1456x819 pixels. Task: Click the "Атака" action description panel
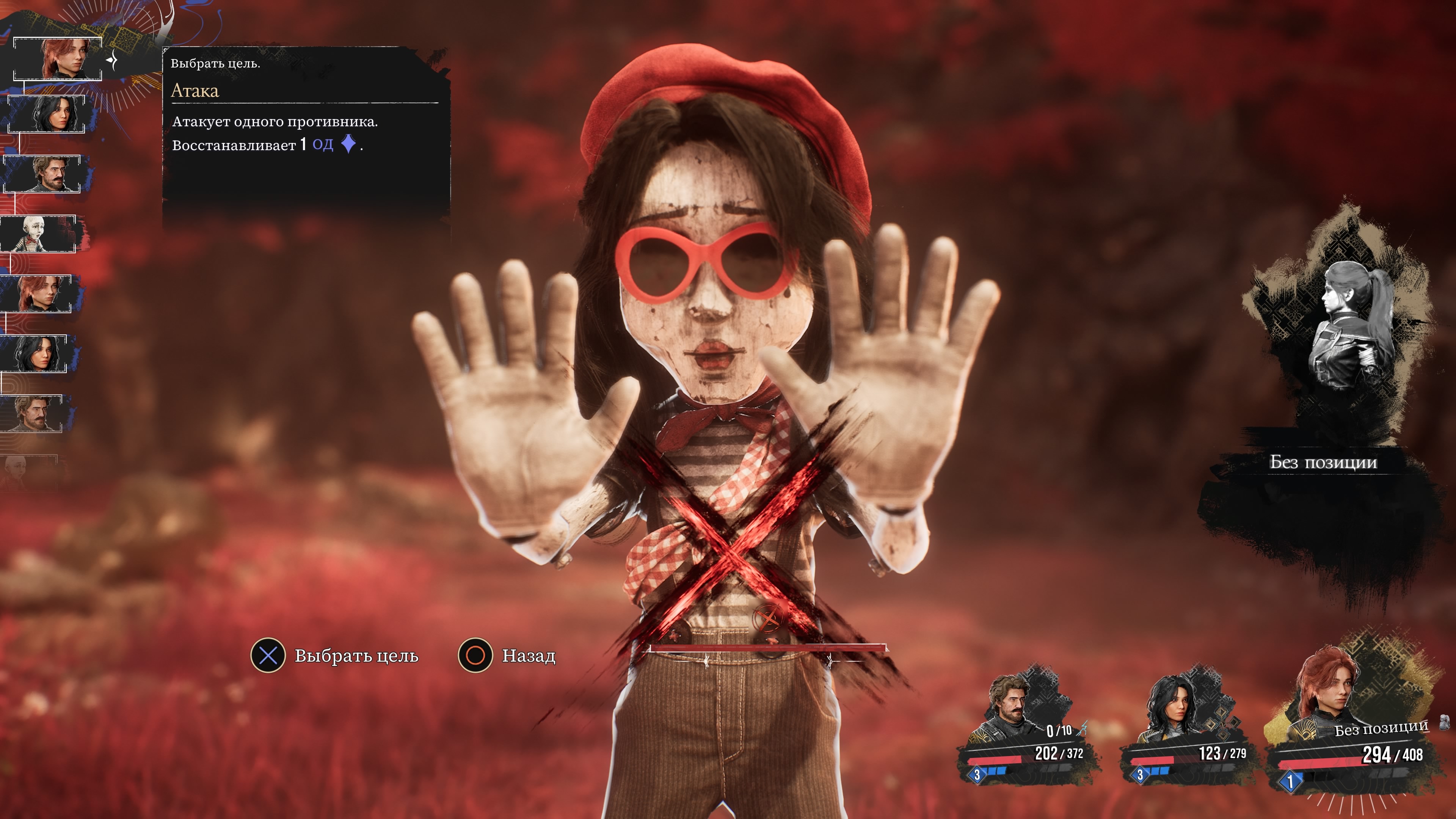[x=305, y=124]
